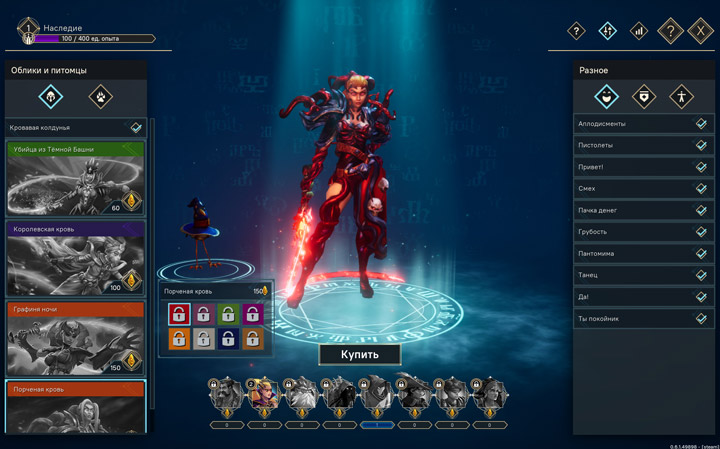Select the blonde colored hero portrait
Screen dimensions: 720x449
pos(264,397)
